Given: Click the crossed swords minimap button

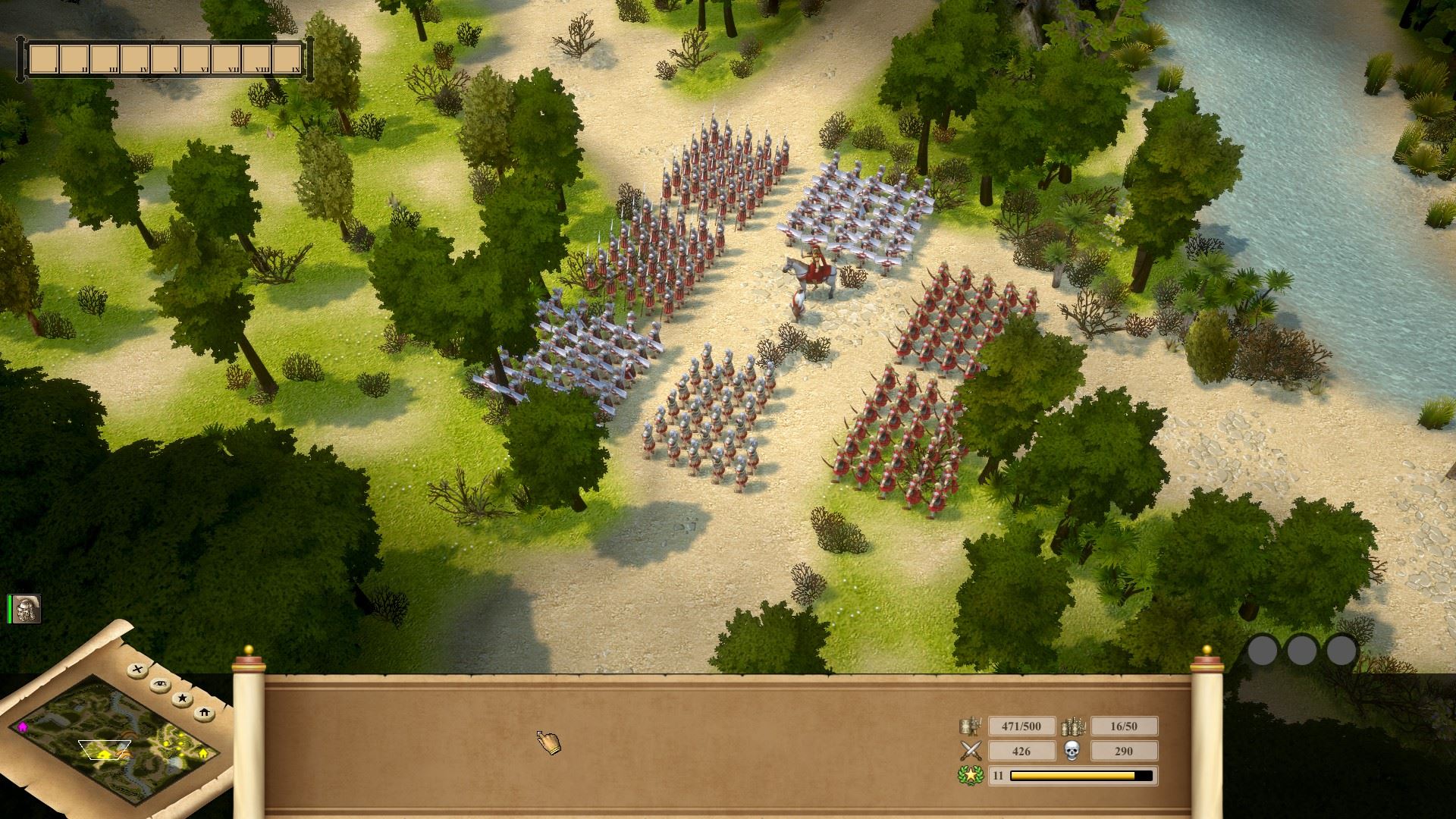Looking at the screenshot, I should tap(137, 670).
